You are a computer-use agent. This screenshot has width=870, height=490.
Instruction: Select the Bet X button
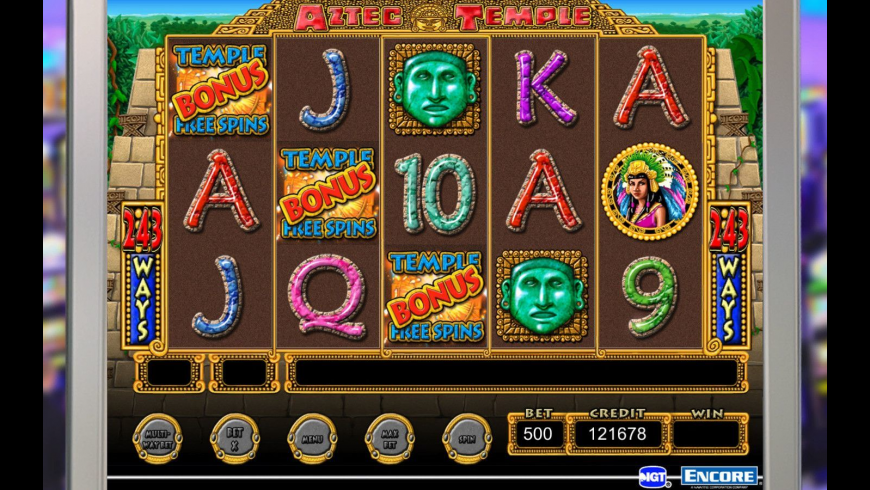point(235,438)
